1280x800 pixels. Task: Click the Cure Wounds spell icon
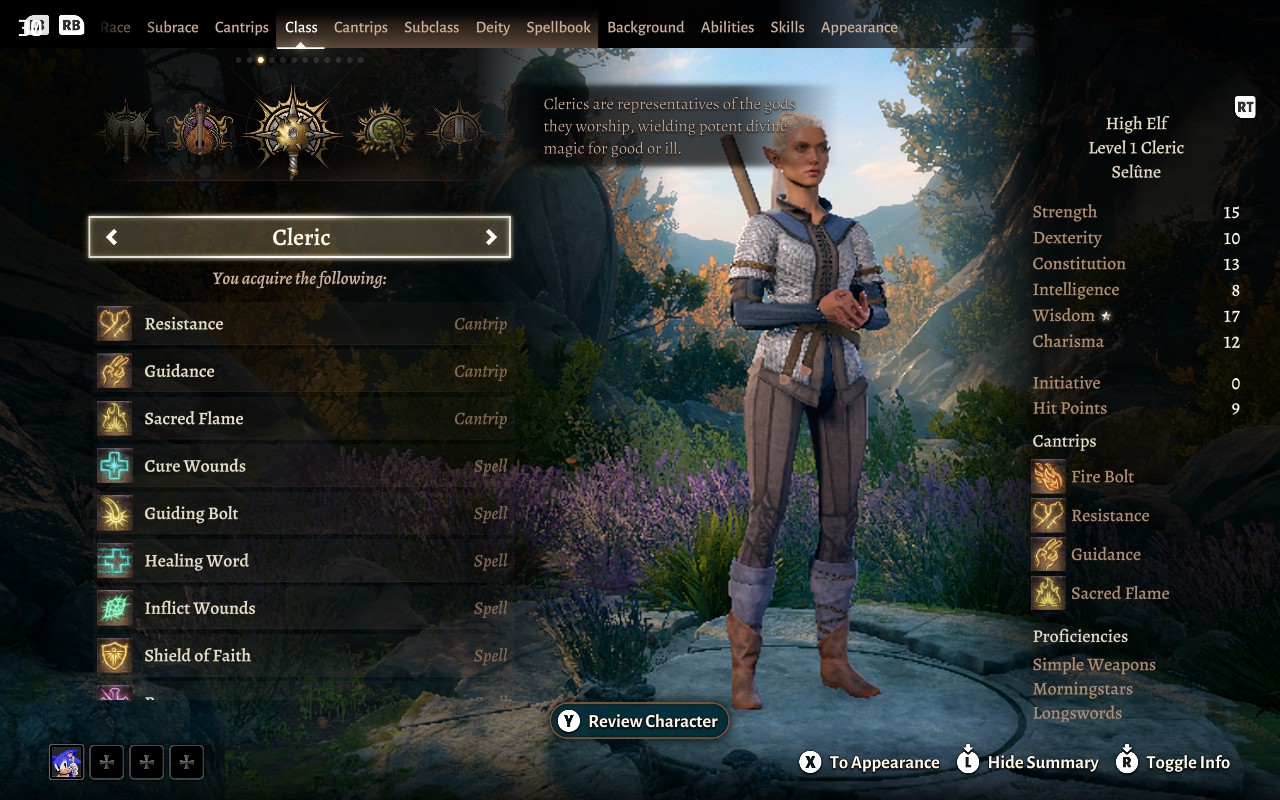coord(115,465)
